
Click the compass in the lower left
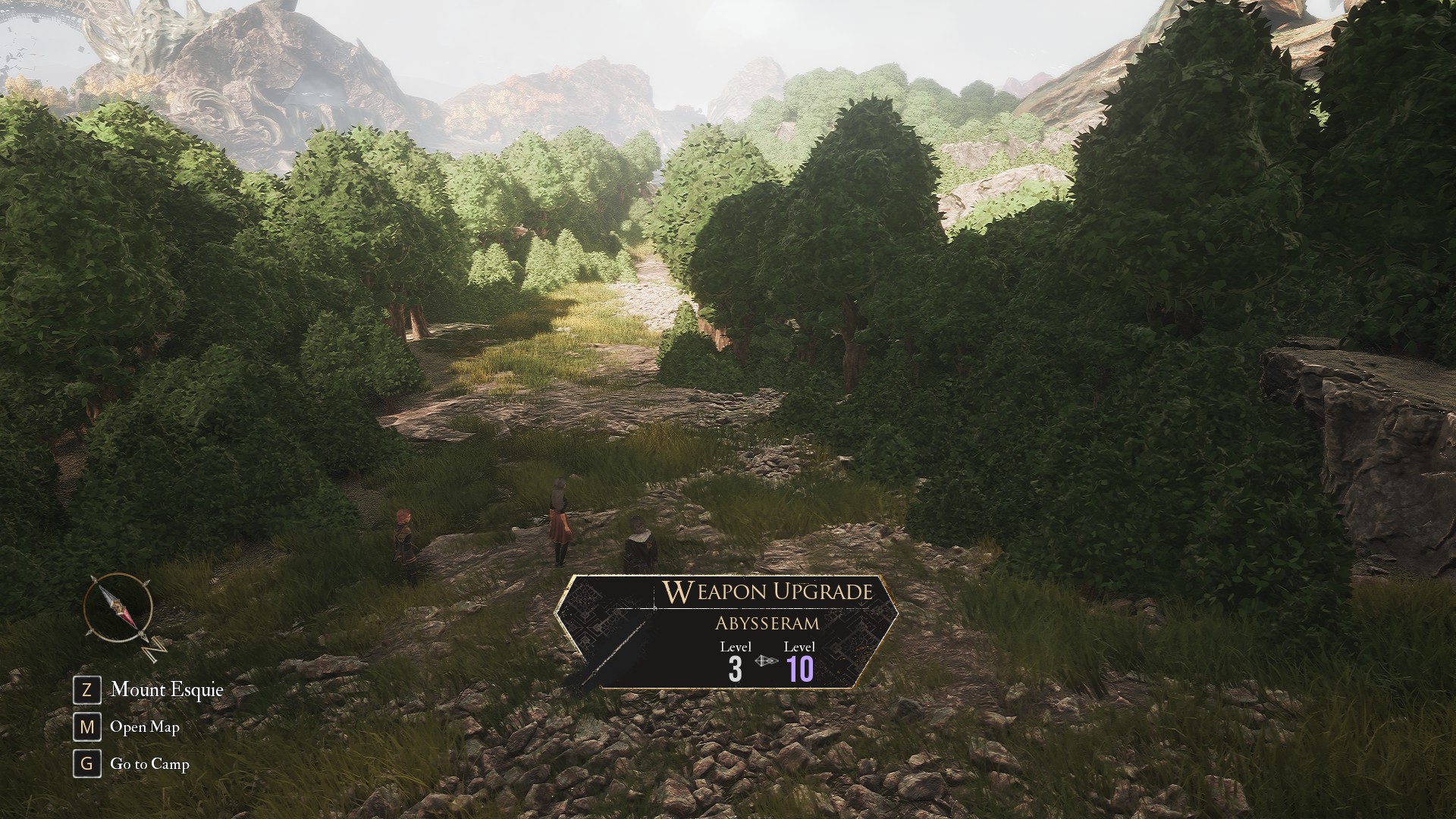pos(119,609)
